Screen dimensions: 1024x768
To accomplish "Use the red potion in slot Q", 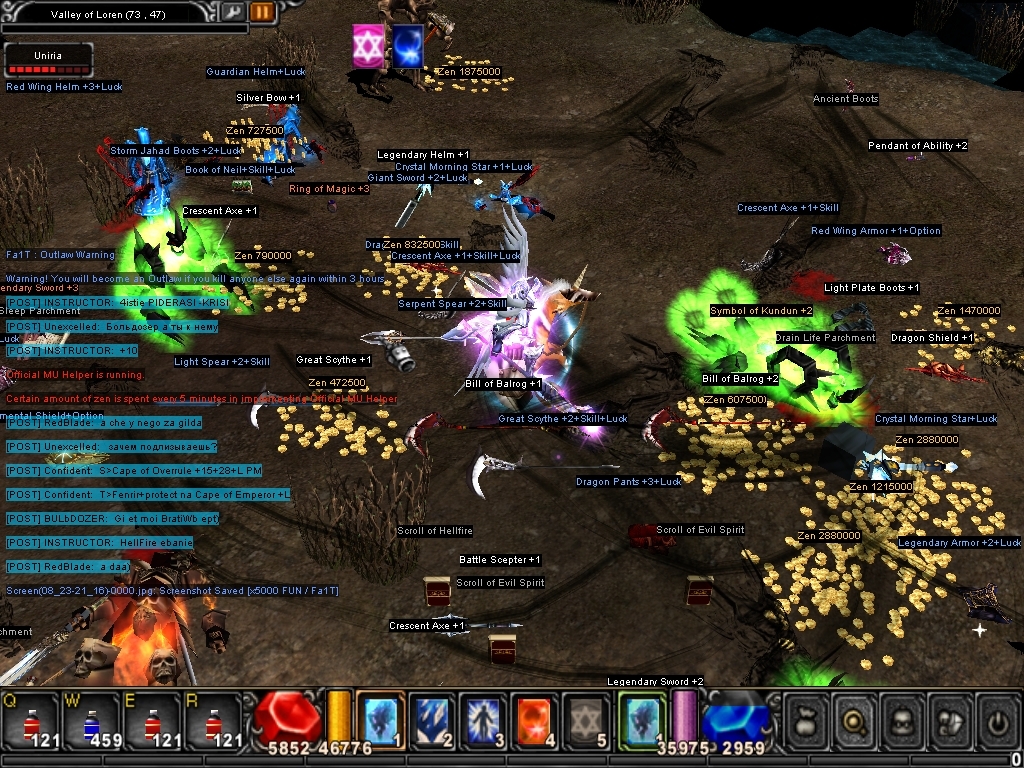I will tap(30, 720).
